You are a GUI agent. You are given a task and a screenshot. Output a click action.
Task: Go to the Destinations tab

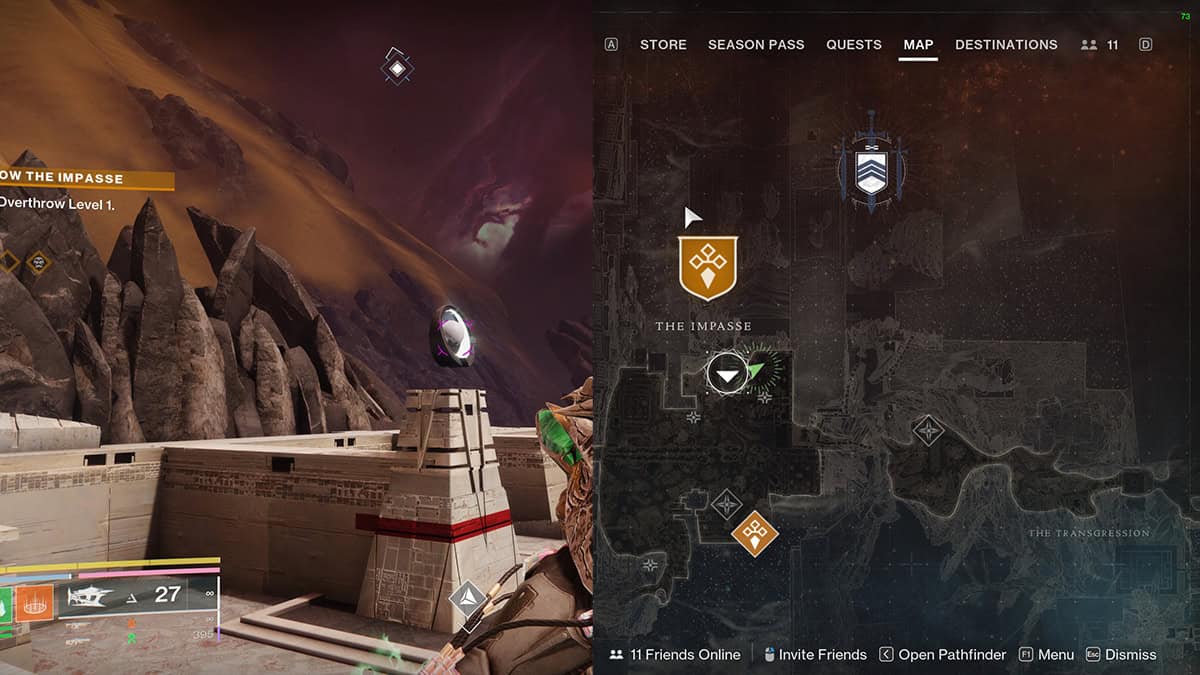coord(1006,45)
